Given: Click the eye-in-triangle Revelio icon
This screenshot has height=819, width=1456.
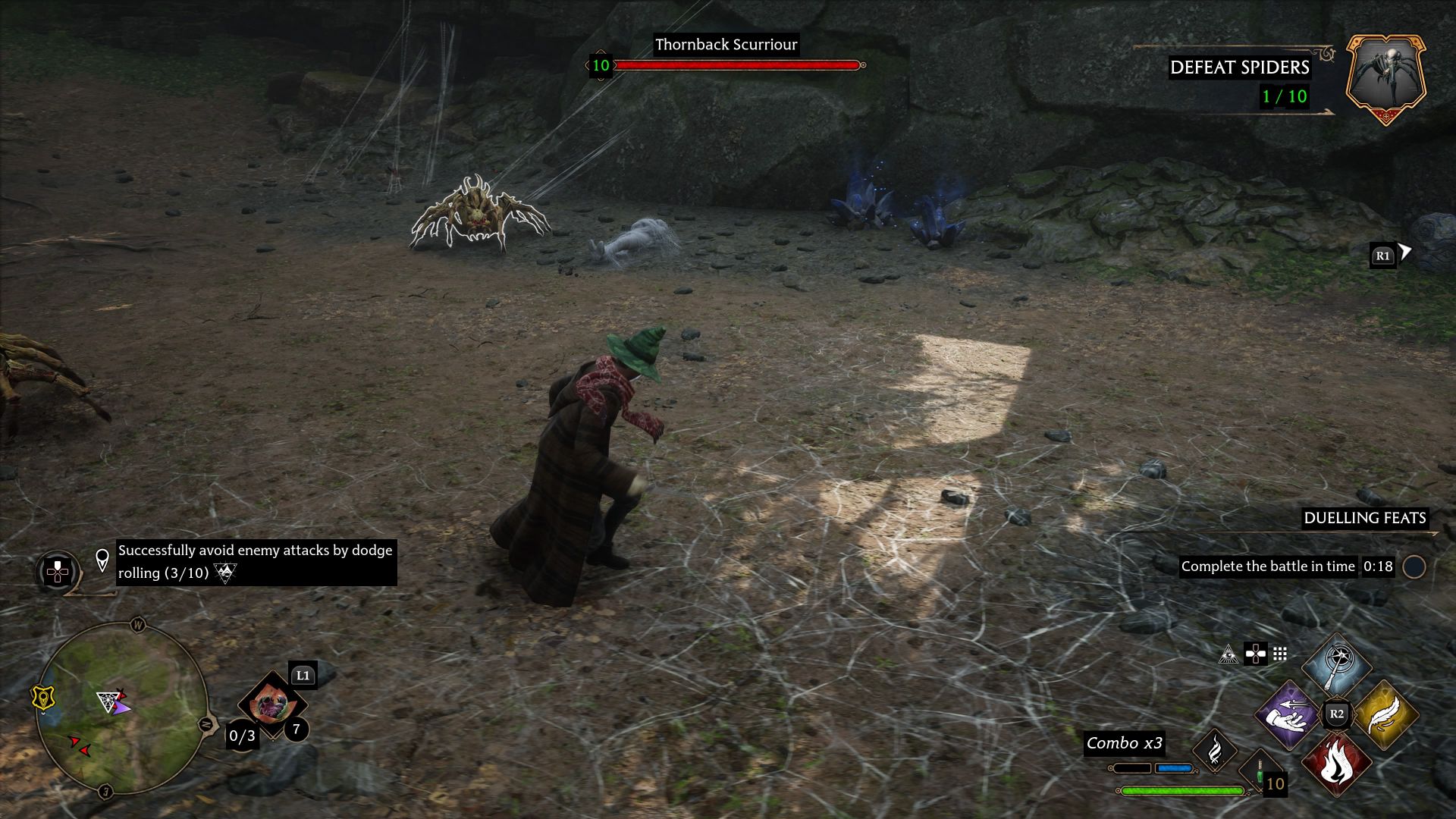Looking at the screenshot, I should tap(1228, 654).
